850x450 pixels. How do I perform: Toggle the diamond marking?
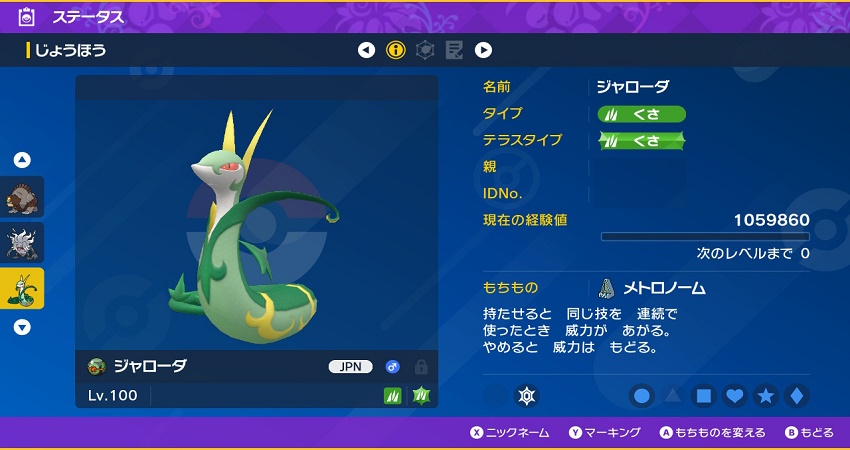(x=796, y=397)
